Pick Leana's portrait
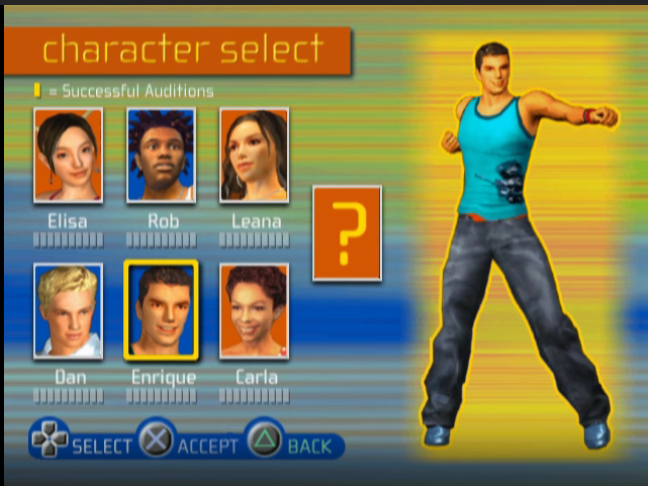Screen dimensions: 648x486 (x=254, y=155)
